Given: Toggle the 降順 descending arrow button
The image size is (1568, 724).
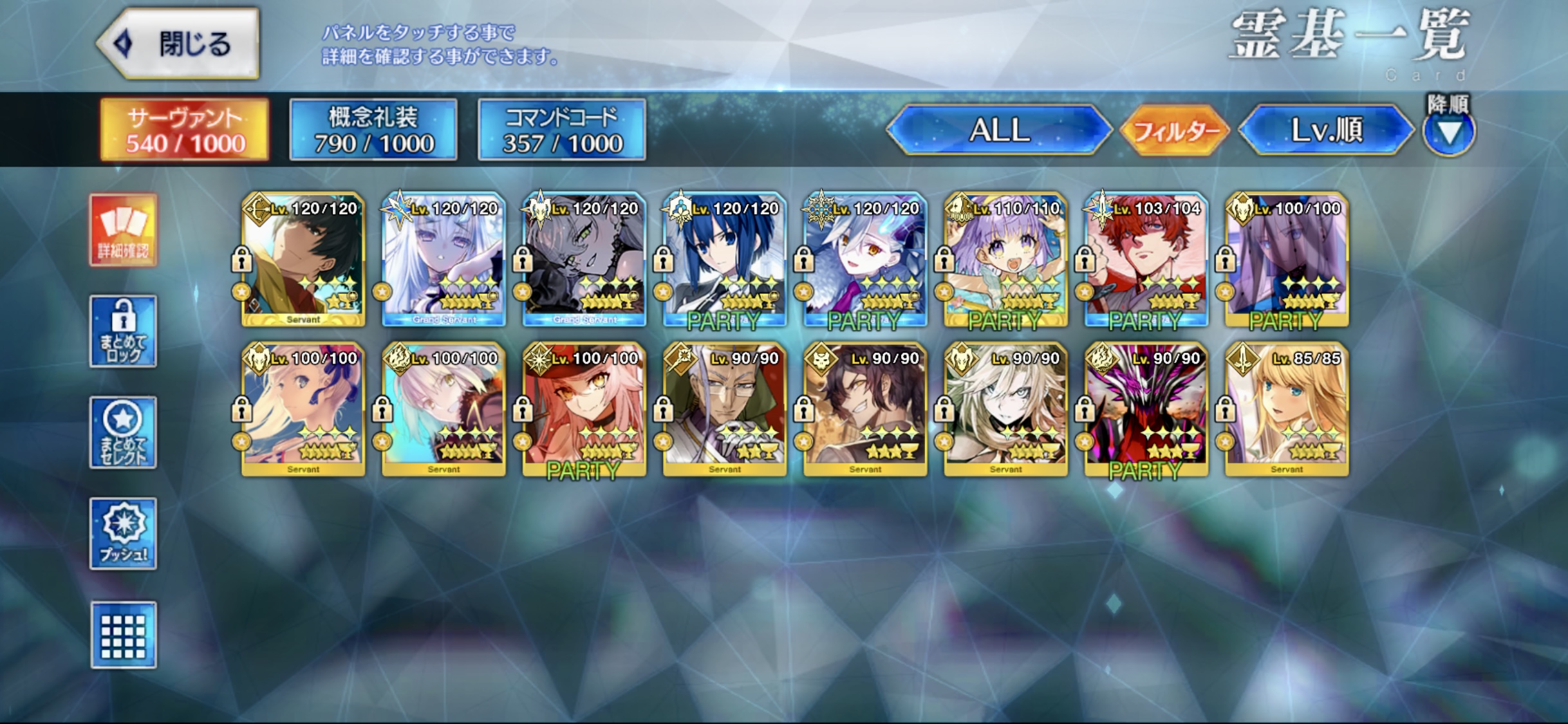Looking at the screenshot, I should (1449, 133).
